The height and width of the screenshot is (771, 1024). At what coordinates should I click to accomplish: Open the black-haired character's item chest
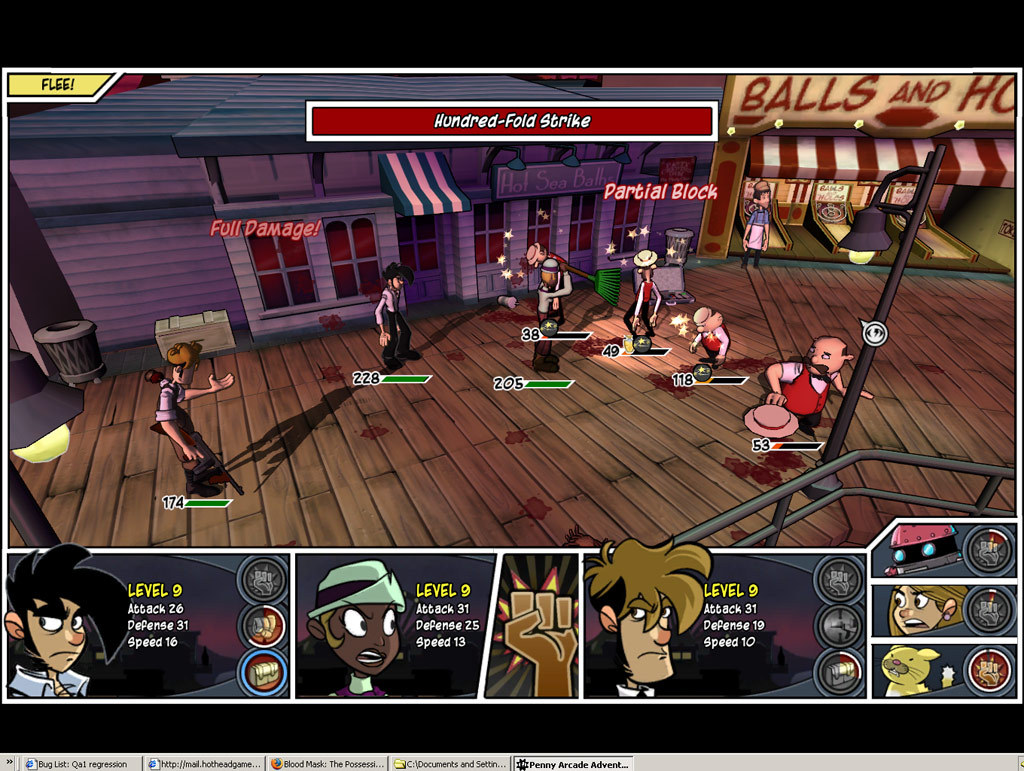click(x=263, y=672)
